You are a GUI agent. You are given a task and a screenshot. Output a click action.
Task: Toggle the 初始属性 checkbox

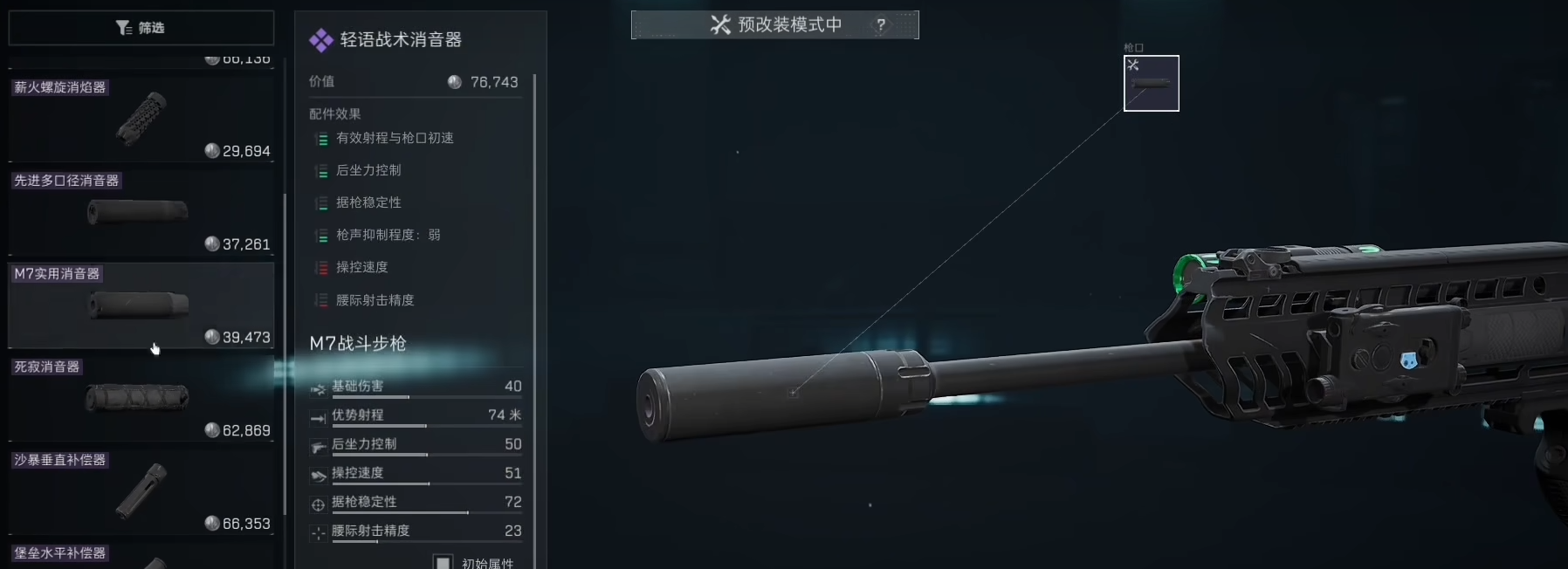444,562
